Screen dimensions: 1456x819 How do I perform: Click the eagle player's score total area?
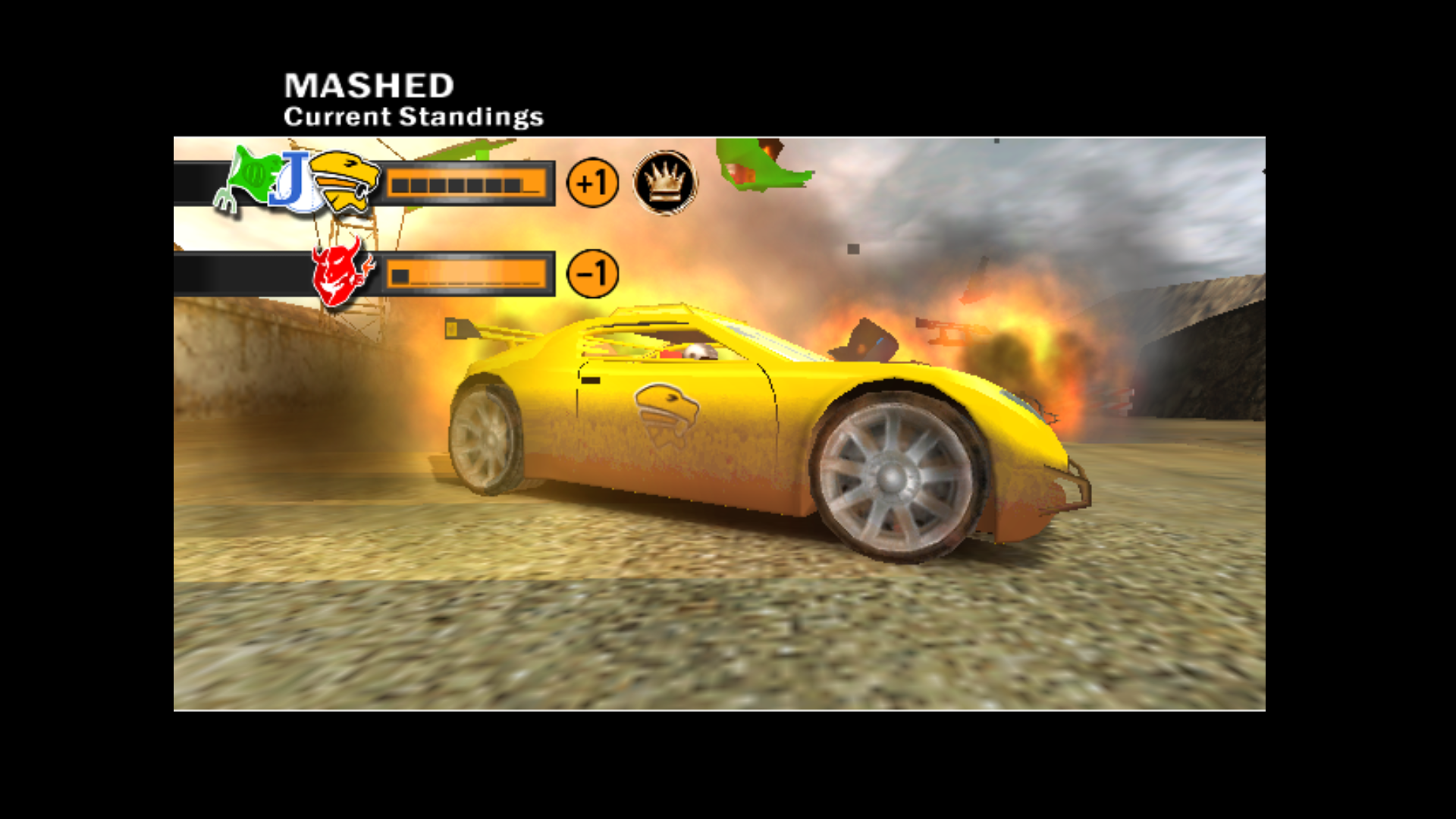click(x=591, y=181)
